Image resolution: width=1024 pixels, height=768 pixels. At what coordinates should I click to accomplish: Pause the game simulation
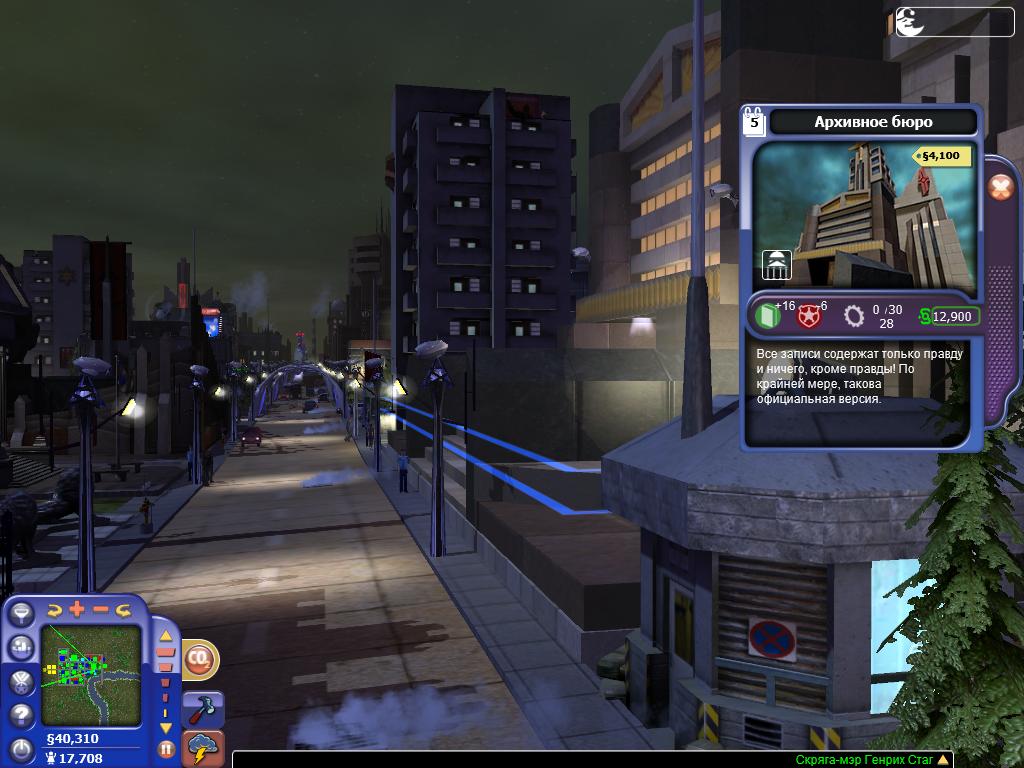click(166, 748)
